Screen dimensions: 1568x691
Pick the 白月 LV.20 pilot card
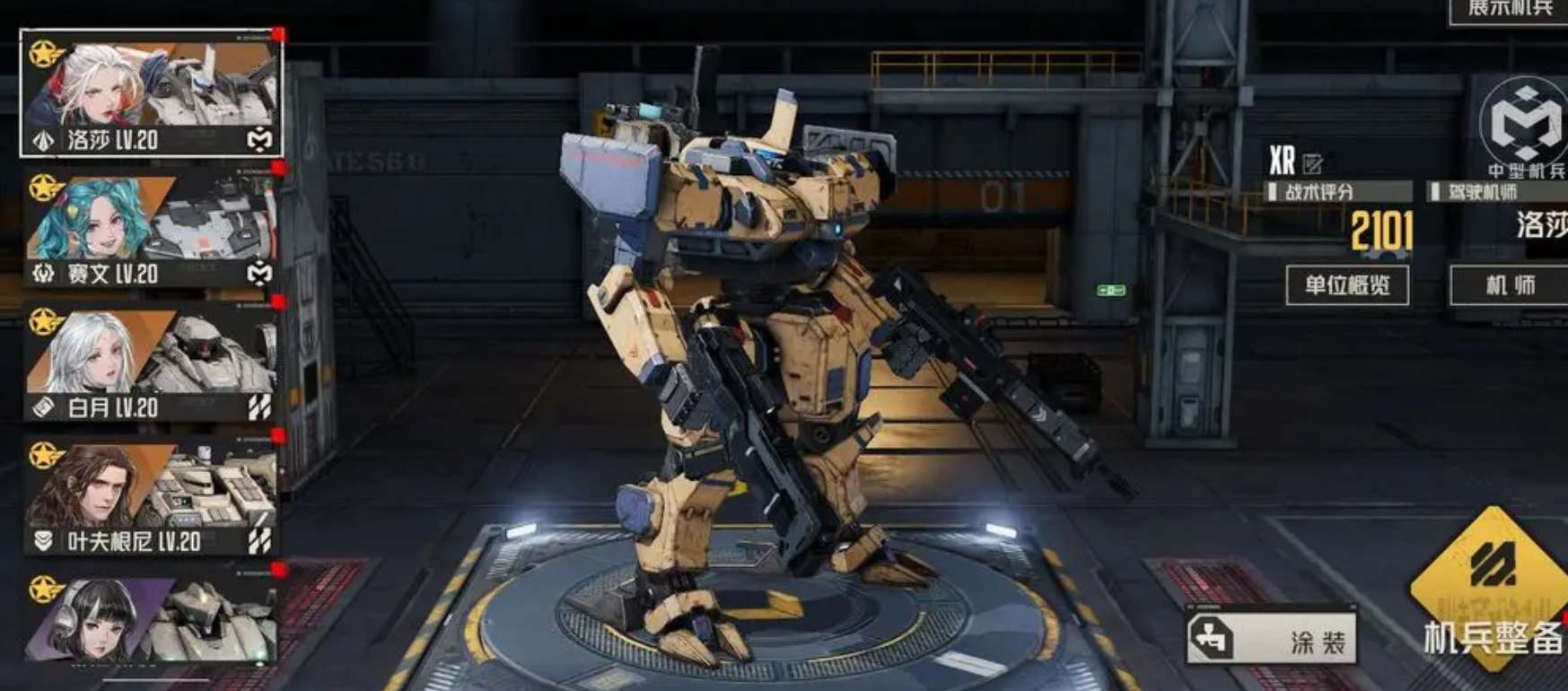152,362
